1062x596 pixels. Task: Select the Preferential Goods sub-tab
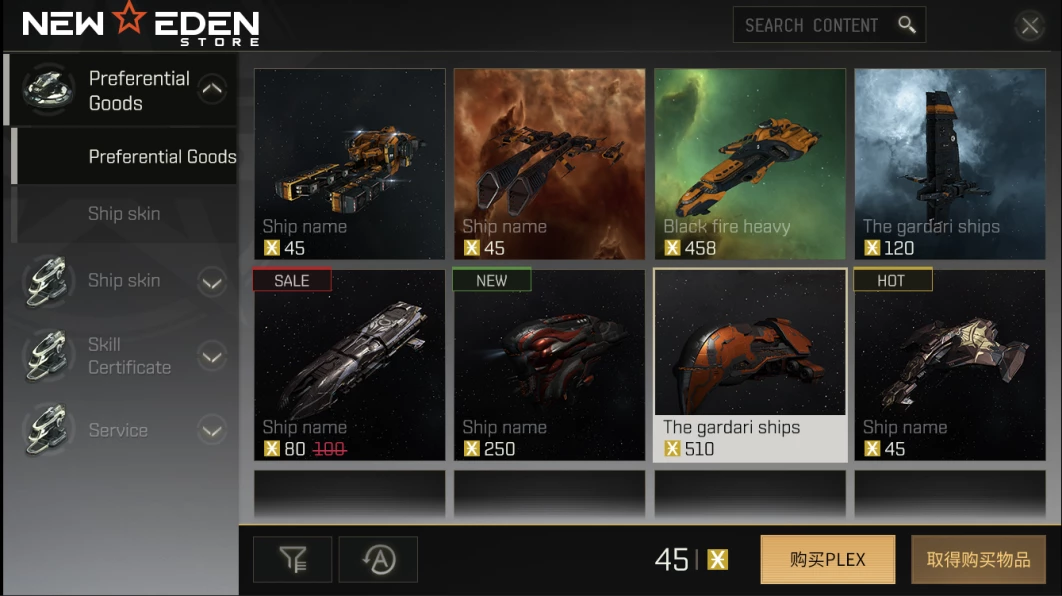pyautogui.click(x=162, y=157)
